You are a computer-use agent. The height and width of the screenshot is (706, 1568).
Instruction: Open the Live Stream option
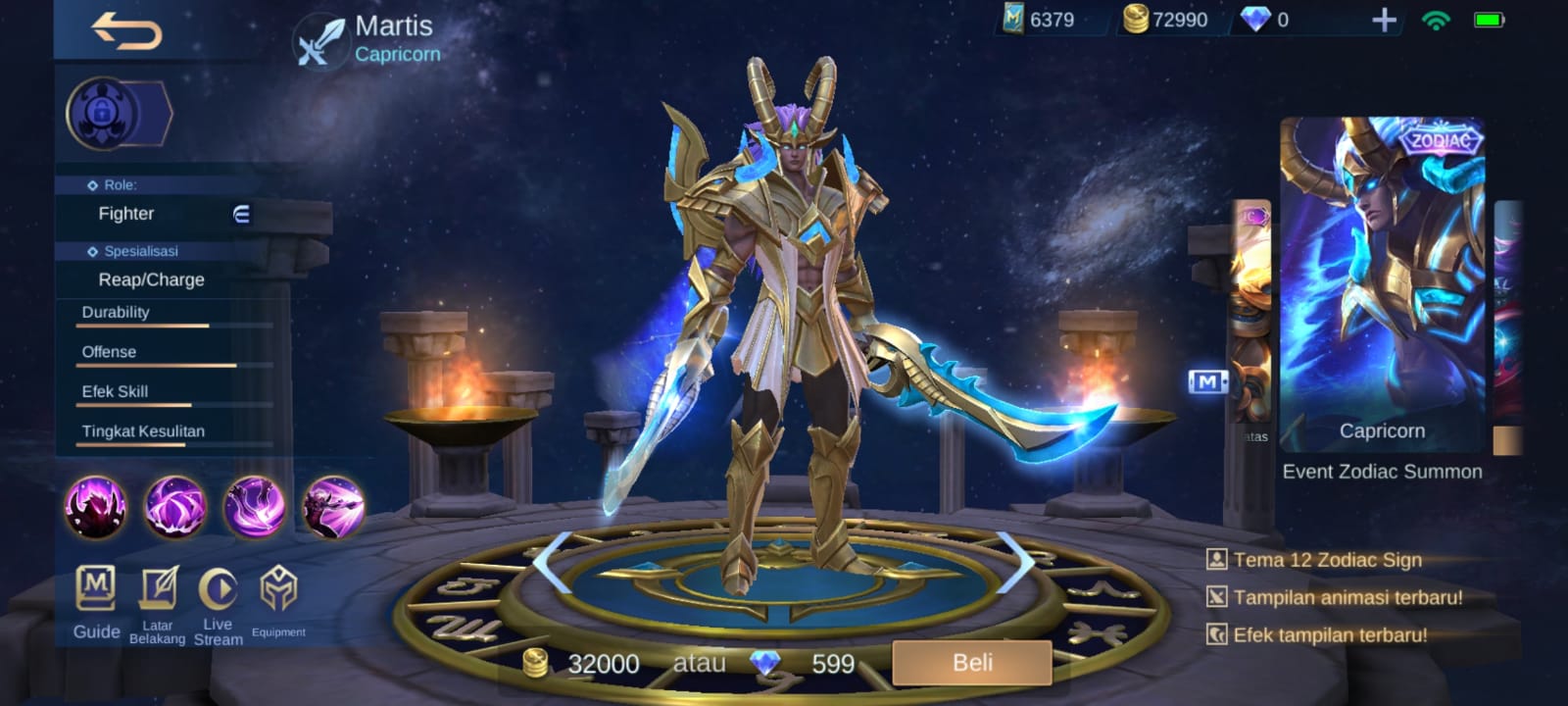pos(218,603)
